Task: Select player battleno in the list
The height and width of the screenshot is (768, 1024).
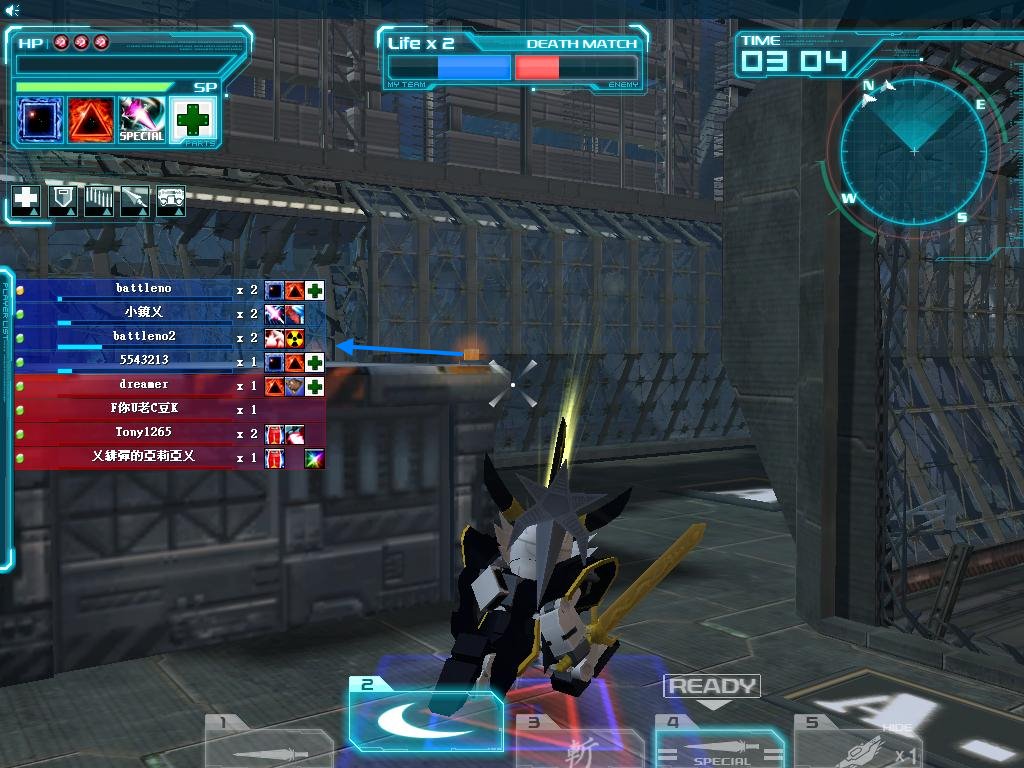Action: 143,289
